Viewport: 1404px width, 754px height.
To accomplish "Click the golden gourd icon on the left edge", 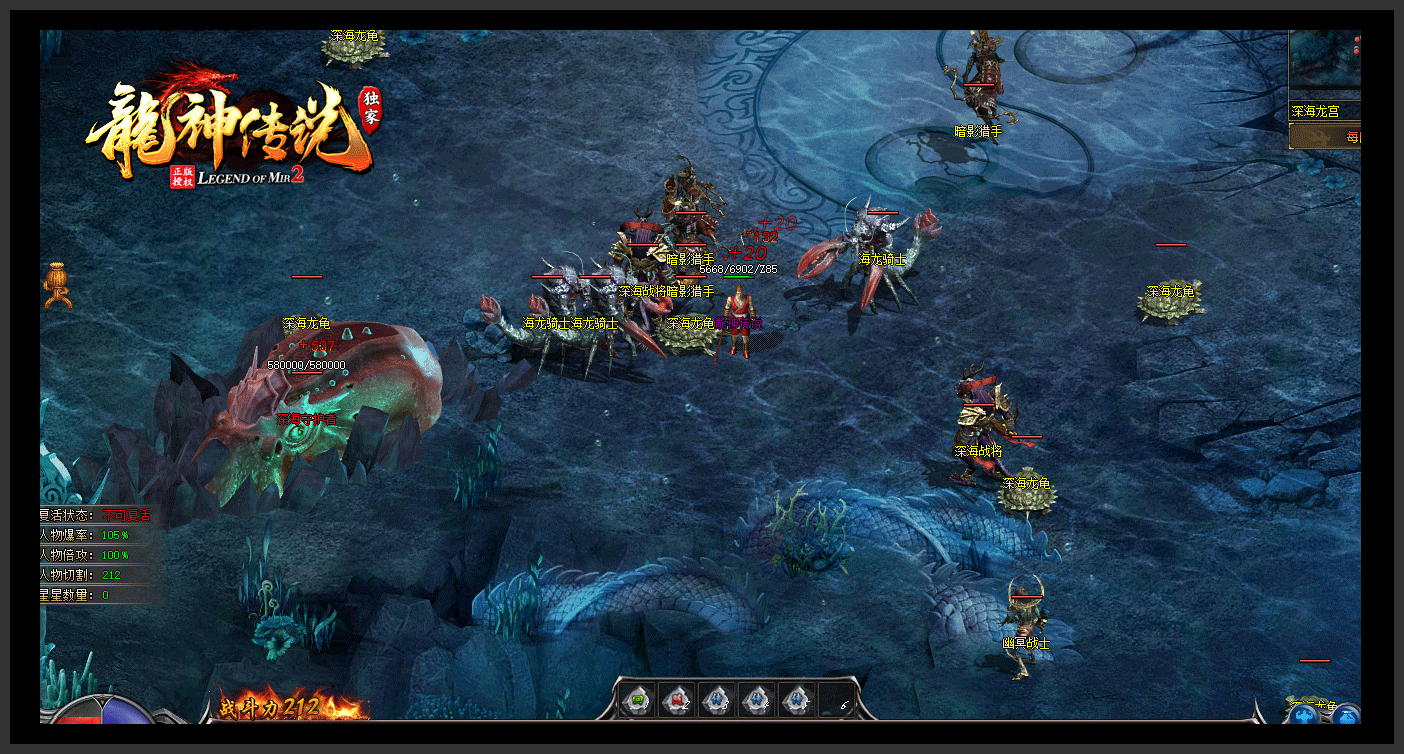I will [57, 286].
